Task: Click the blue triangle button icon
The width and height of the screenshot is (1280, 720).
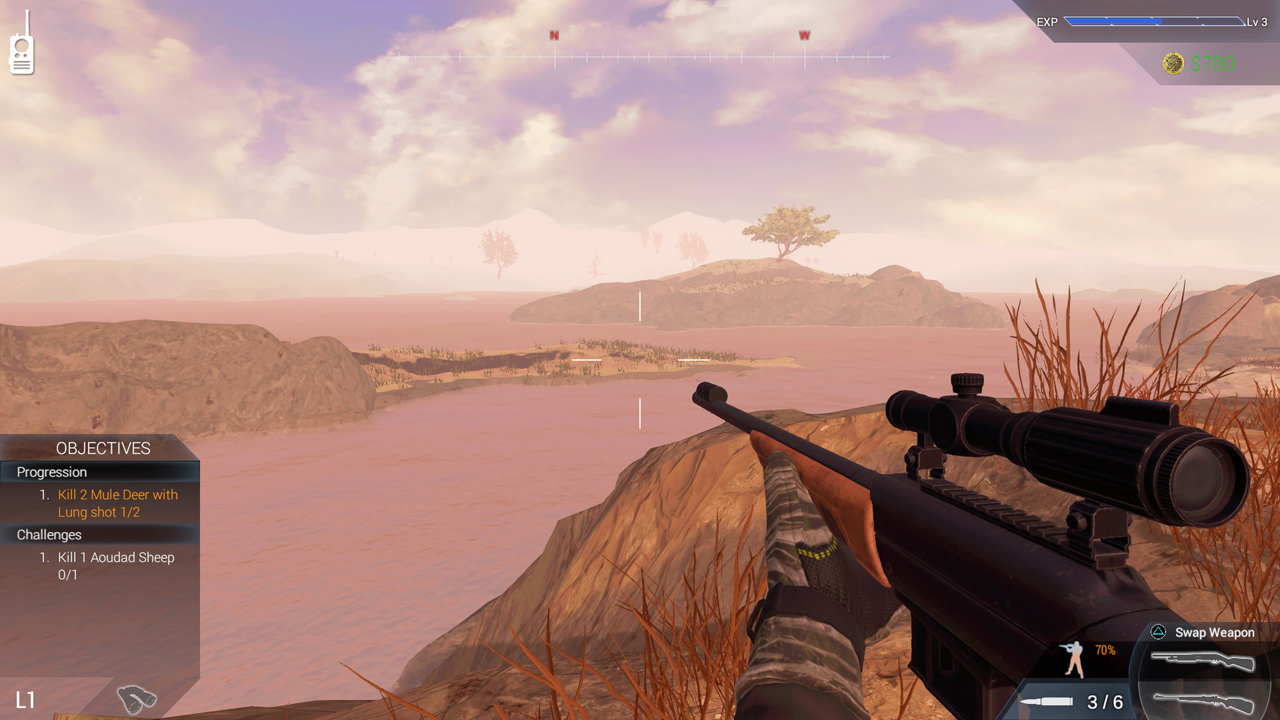Action: (x=1159, y=632)
